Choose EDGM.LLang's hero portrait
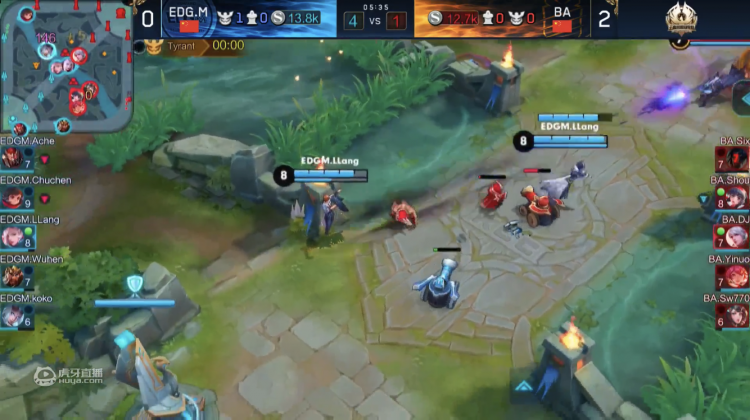The height and width of the screenshot is (420, 750). pos(12,237)
